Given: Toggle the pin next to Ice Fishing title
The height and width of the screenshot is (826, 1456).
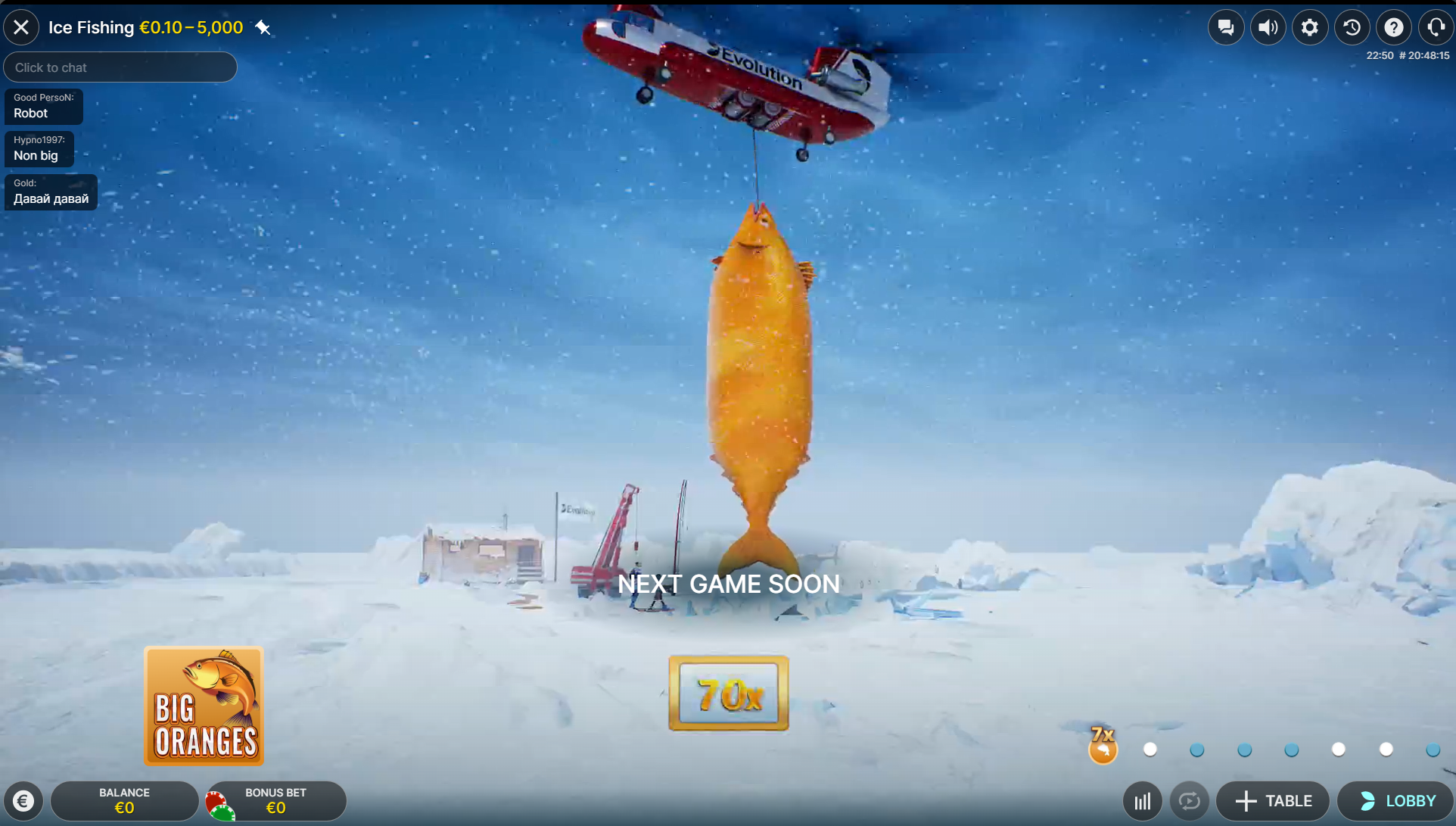Looking at the screenshot, I should point(263,27).
